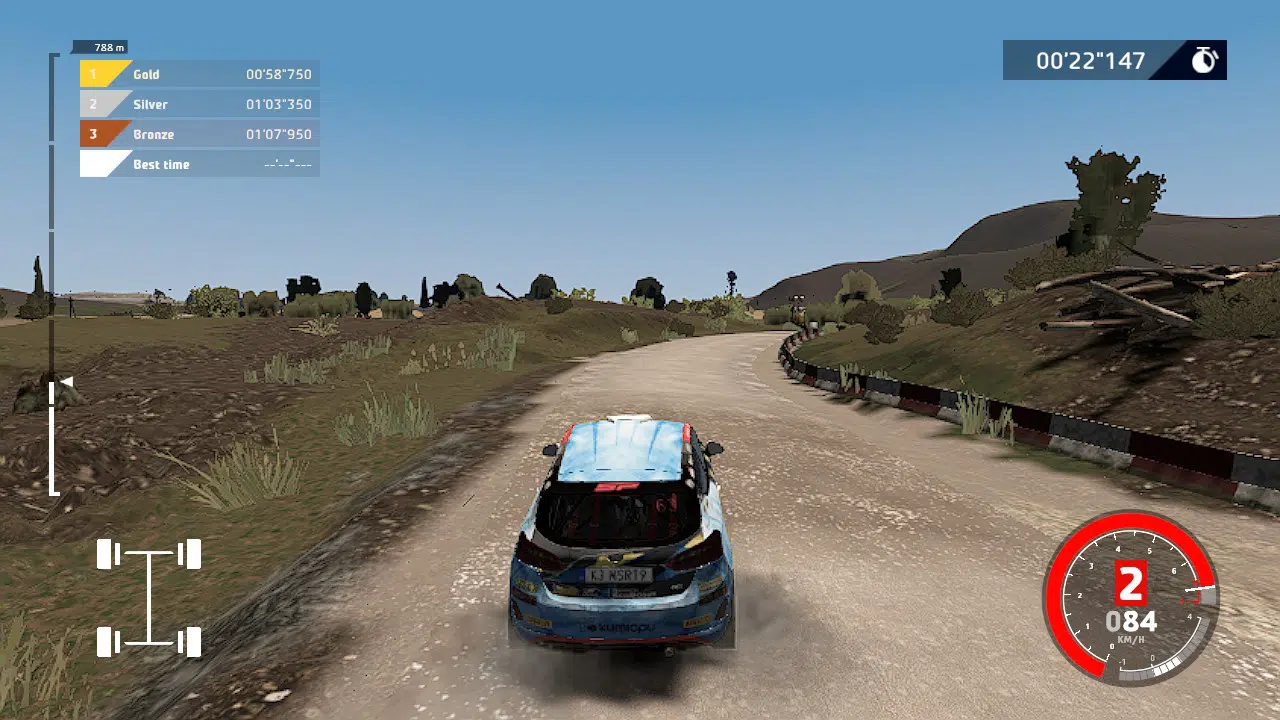Click the tachometer gear dial
Image resolution: width=1280 pixels, height=720 pixels.
pyautogui.click(x=1131, y=598)
